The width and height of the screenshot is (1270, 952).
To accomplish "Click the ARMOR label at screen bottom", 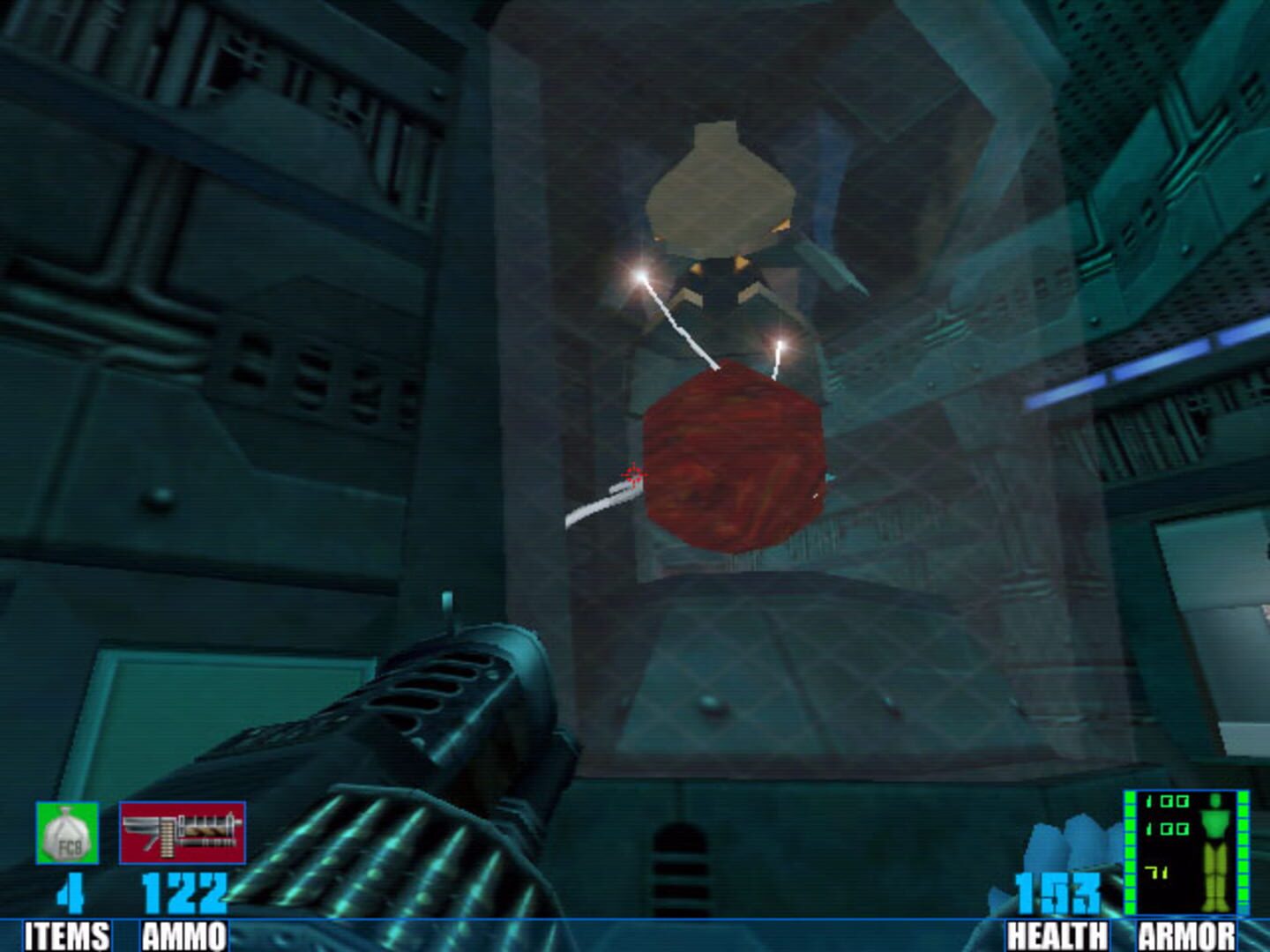I will (1186, 937).
